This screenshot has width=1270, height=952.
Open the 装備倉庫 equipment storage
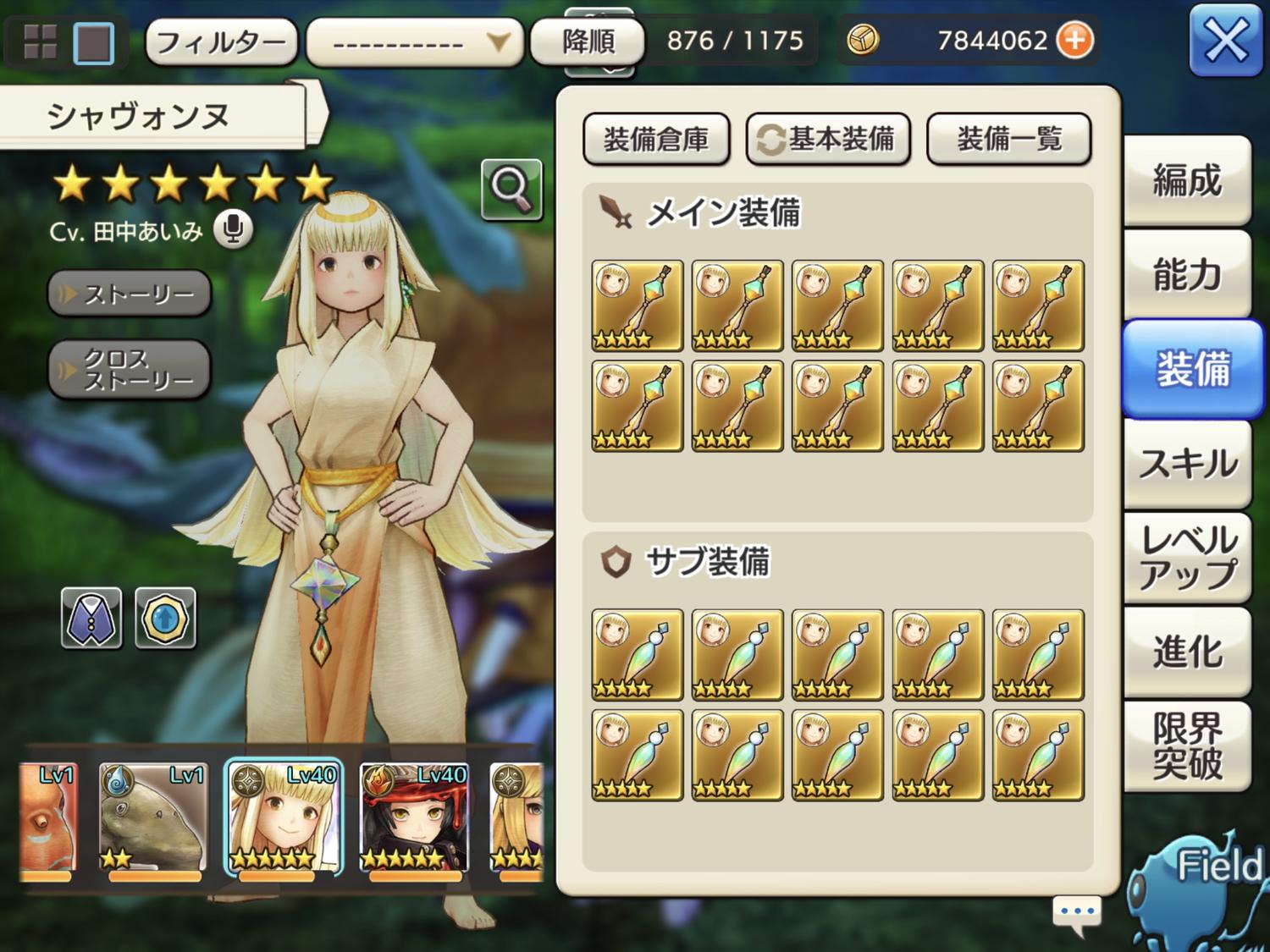(656, 139)
